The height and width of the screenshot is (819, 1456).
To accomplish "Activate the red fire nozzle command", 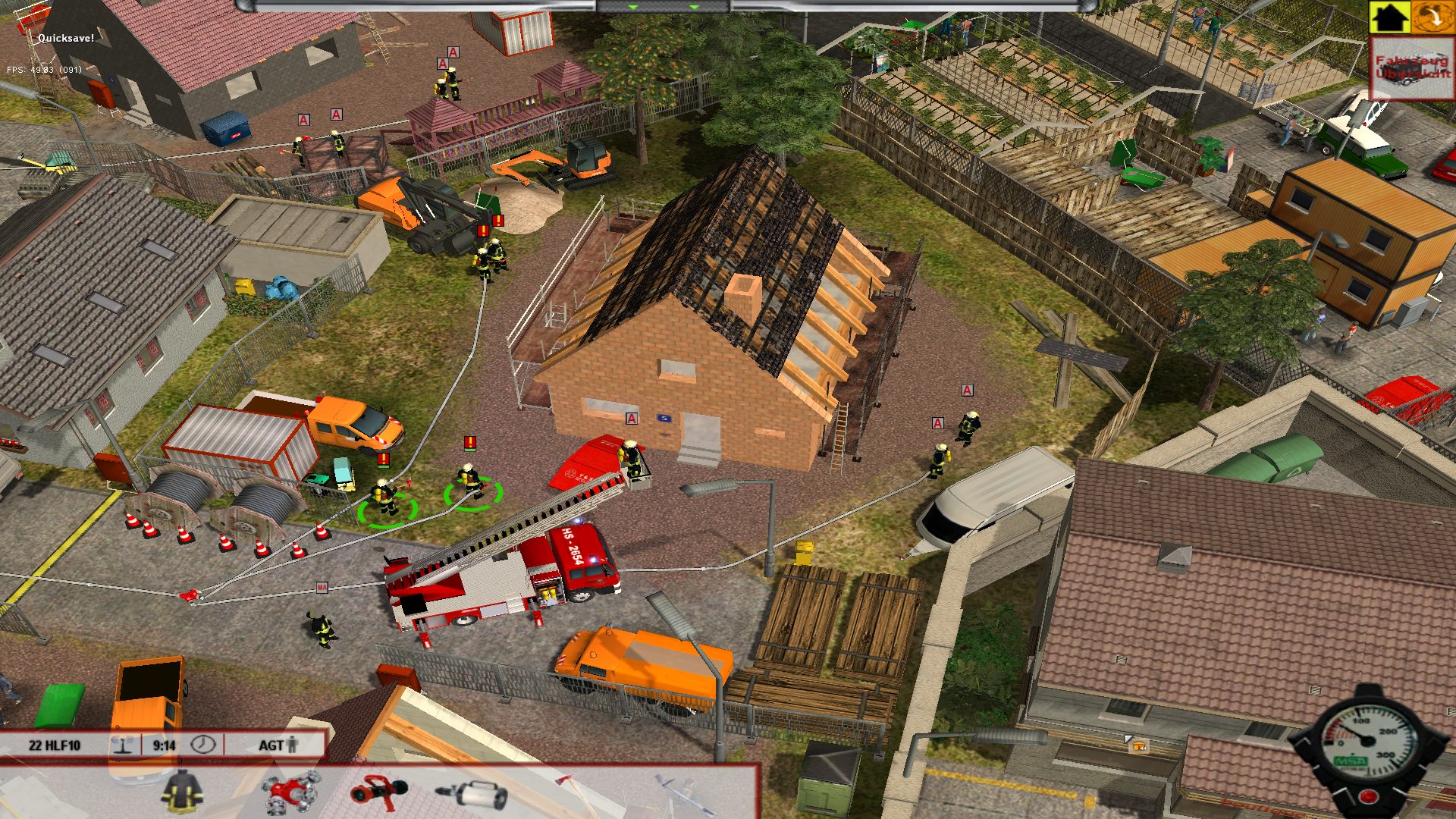I will 378,792.
